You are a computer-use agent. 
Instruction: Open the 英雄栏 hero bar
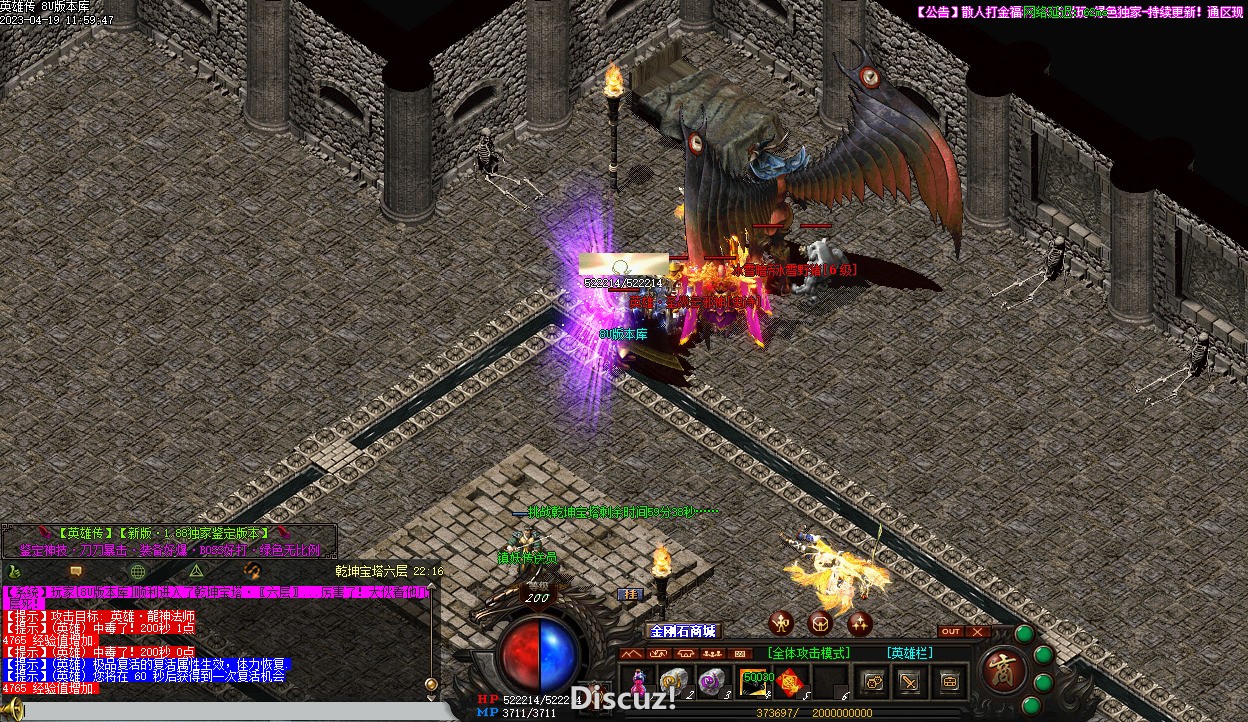click(909, 653)
